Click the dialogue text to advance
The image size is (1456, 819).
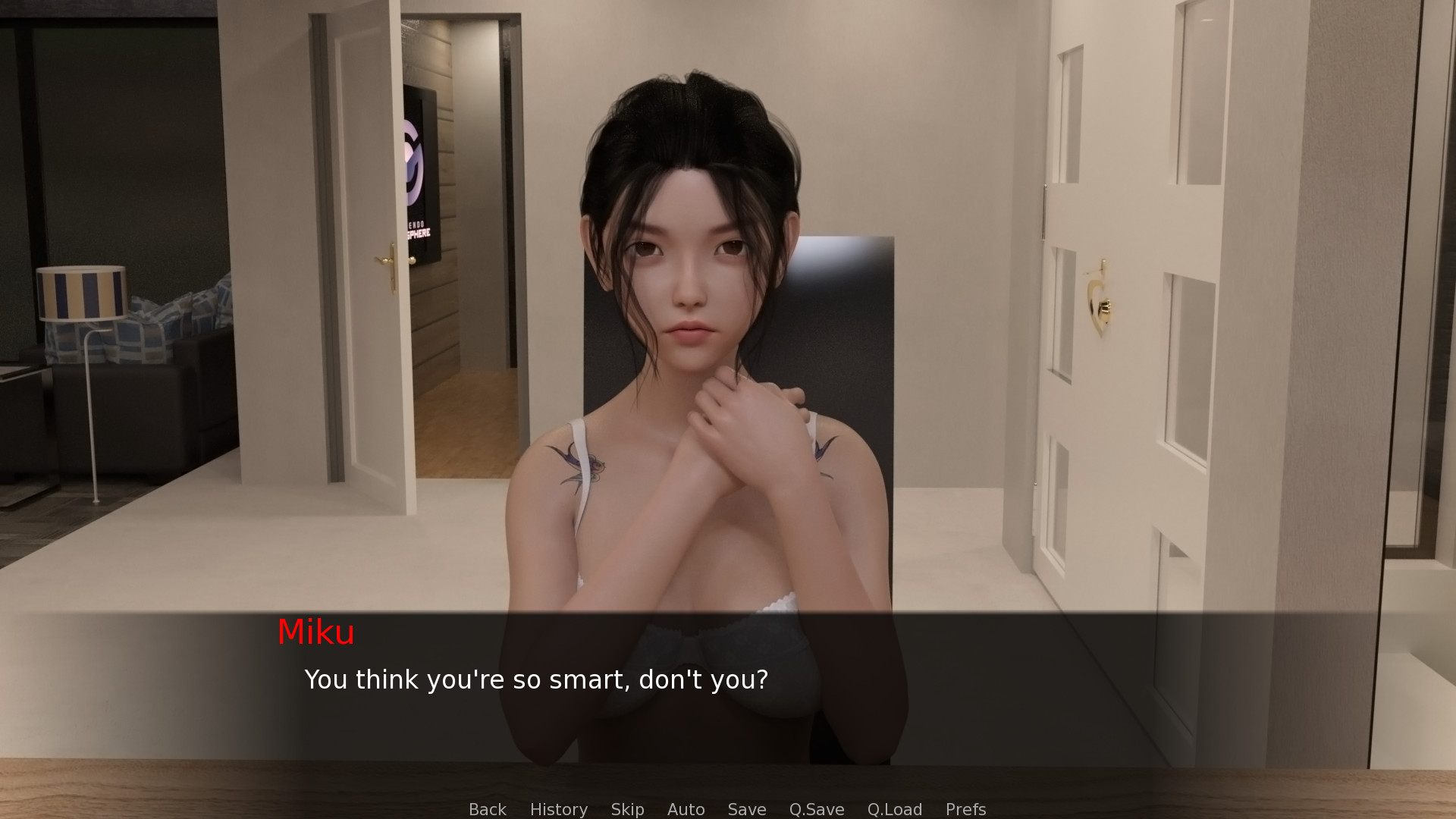coord(536,679)
